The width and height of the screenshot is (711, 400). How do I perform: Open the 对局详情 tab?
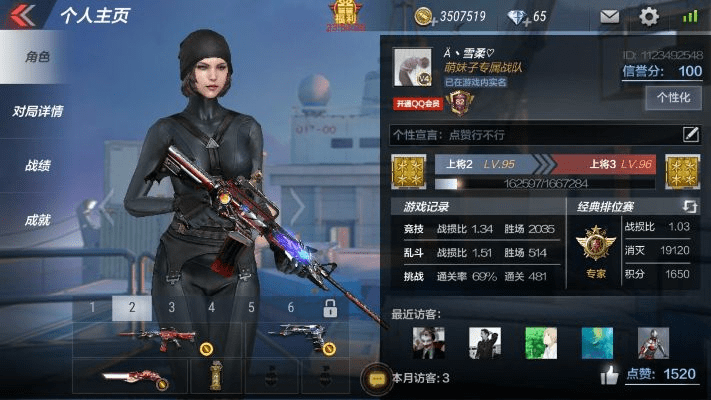pyautogui.click(x=38, y=111)
